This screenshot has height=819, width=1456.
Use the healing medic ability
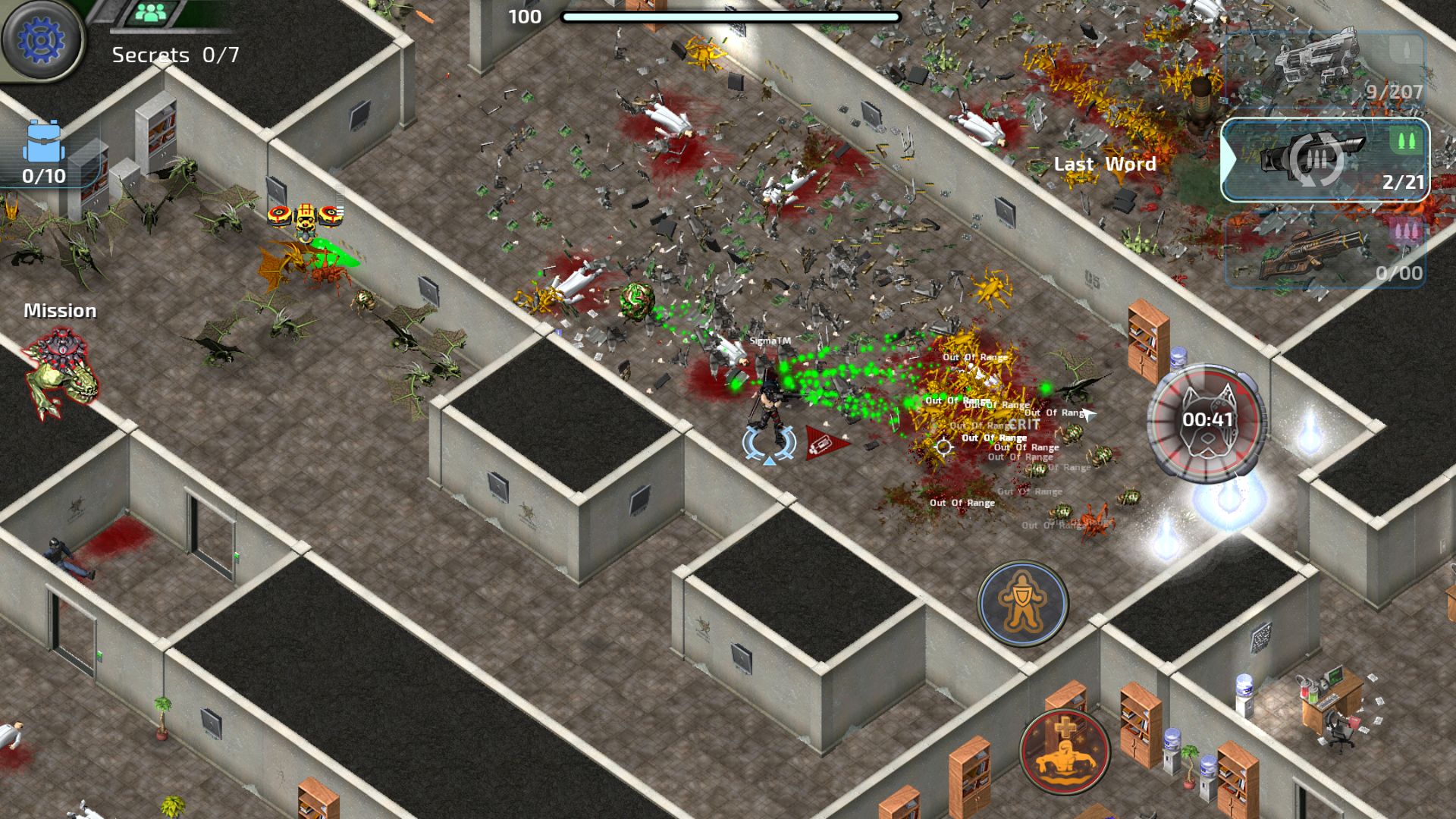click(1065, 751)
